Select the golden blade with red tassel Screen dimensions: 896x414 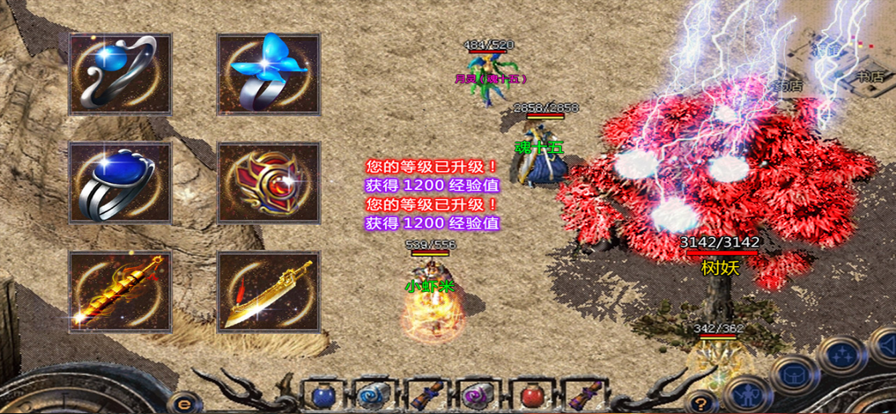268,291
